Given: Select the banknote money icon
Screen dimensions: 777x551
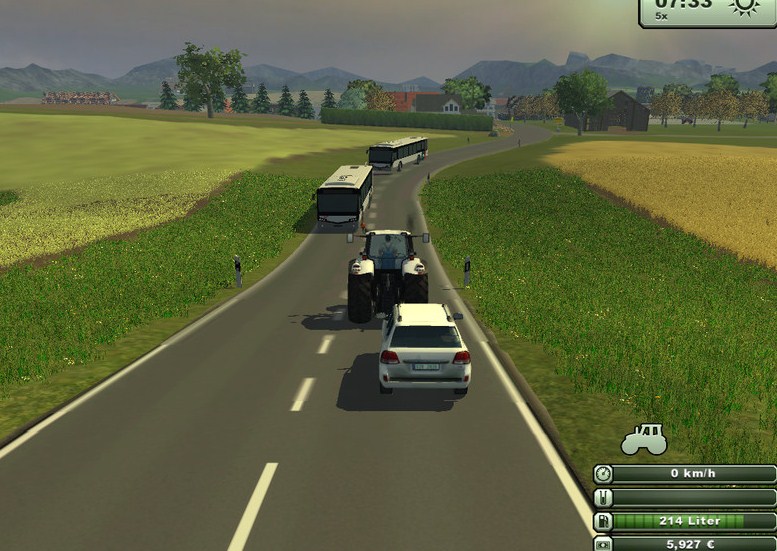Looking at the screenshot, I should tap(603, 544).
